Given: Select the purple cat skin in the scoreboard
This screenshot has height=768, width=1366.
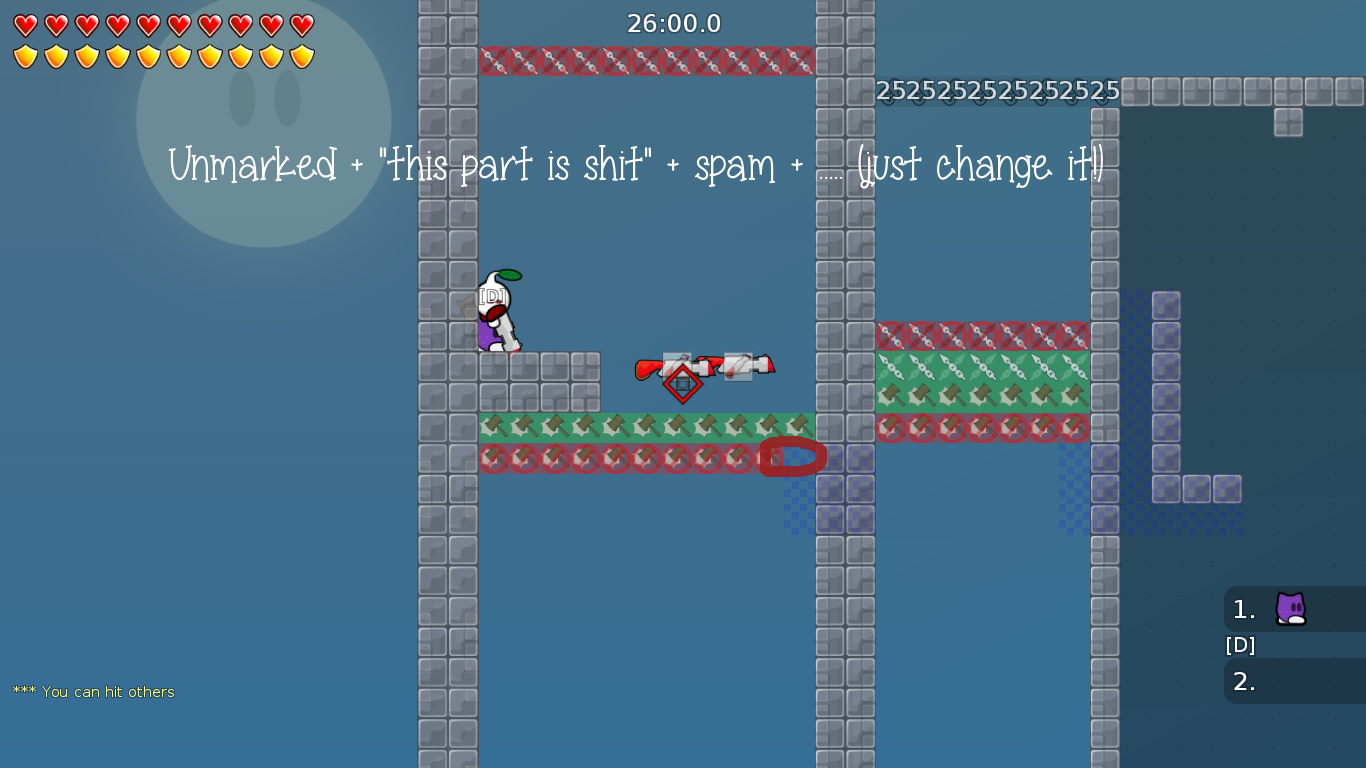Looking at the screenshot, I should [x=1291, y=609].
